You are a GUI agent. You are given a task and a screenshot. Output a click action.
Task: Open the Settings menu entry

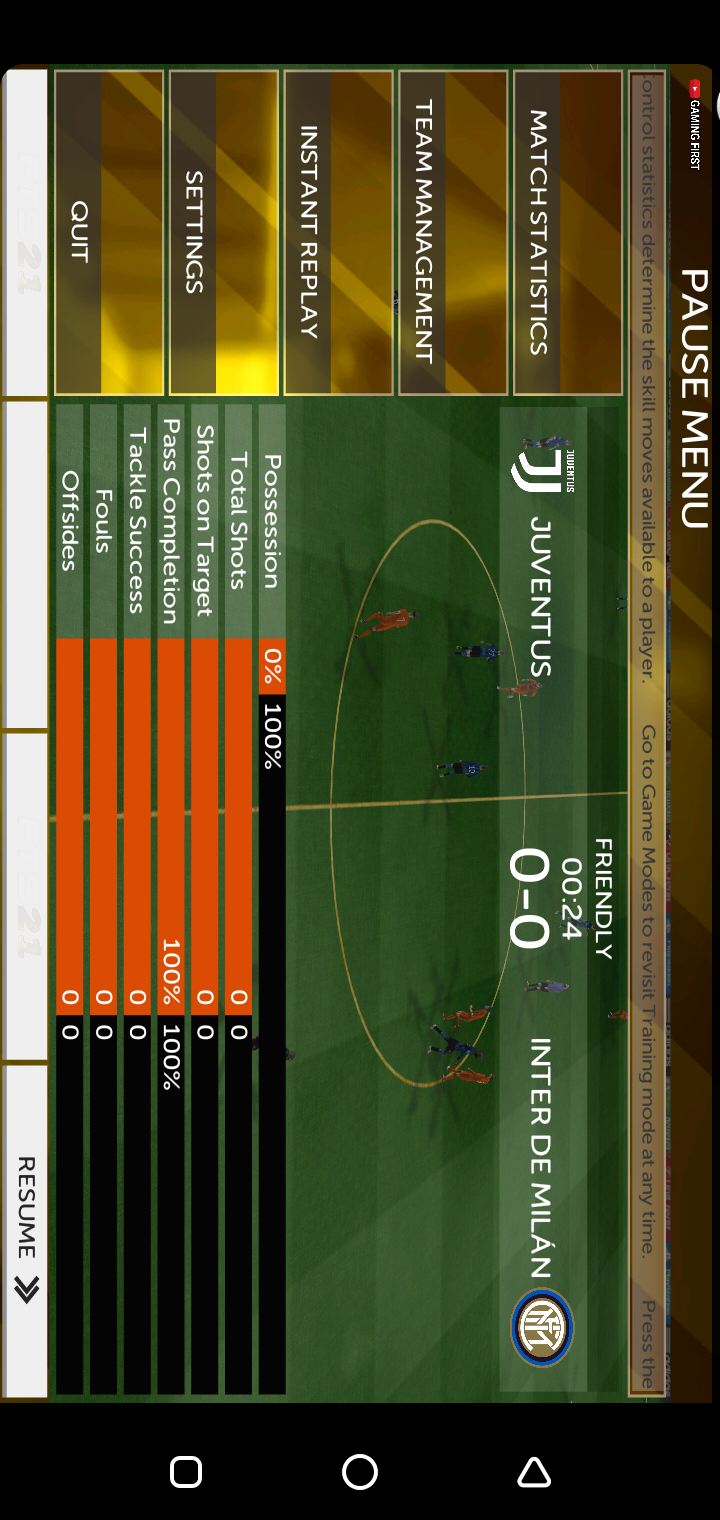click(x=223, y=232)
